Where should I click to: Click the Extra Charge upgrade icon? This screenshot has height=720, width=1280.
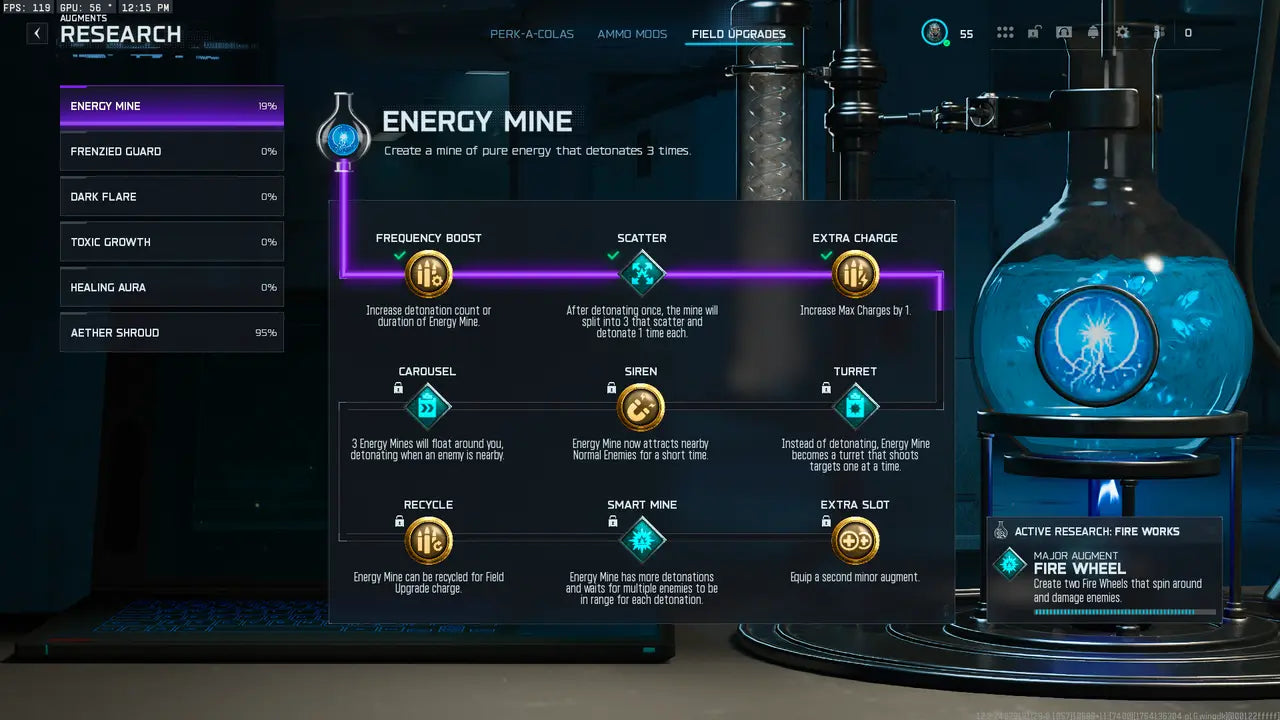pos(855,271)
